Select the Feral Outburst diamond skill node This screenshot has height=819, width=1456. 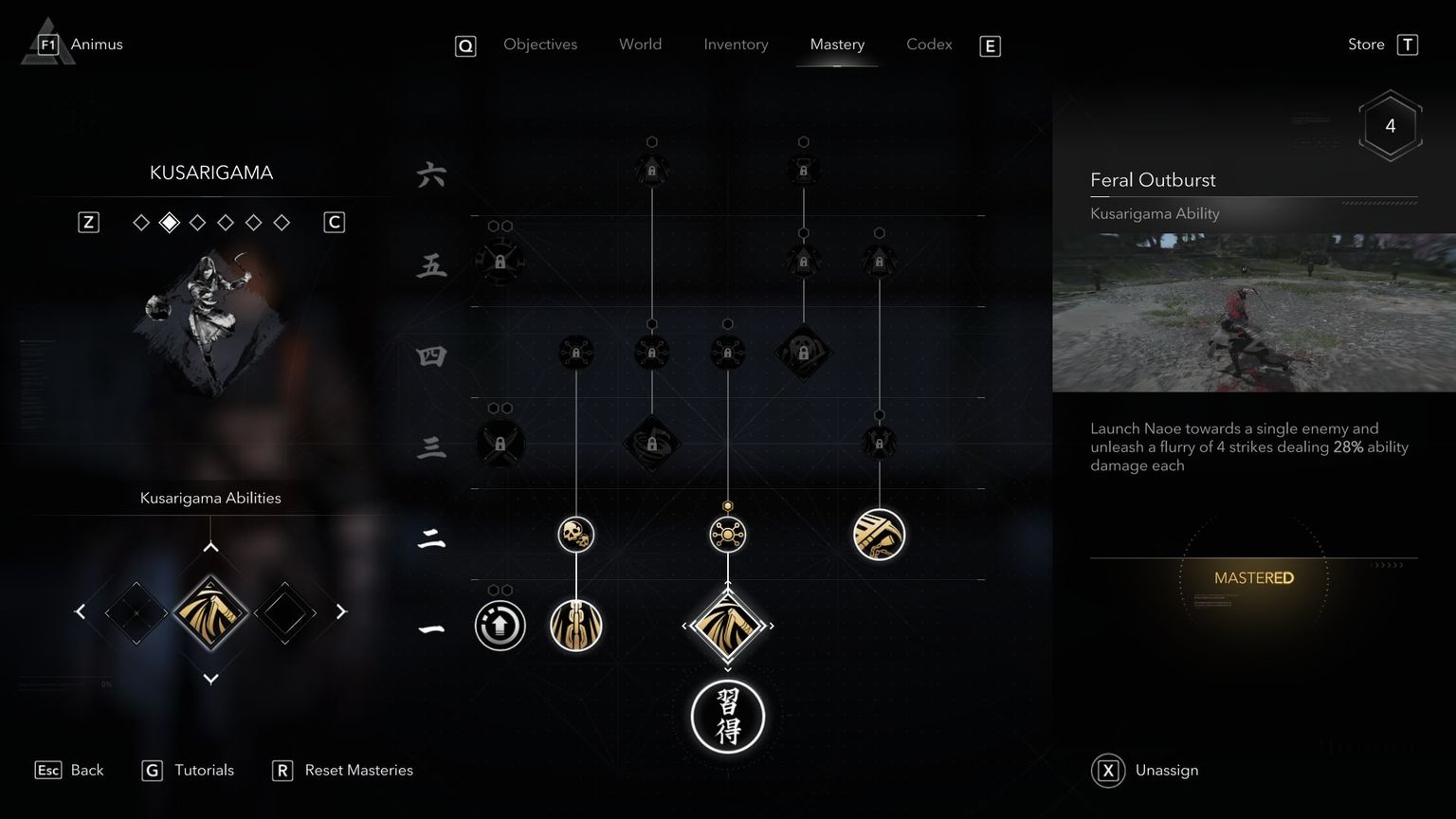[728, 626]
